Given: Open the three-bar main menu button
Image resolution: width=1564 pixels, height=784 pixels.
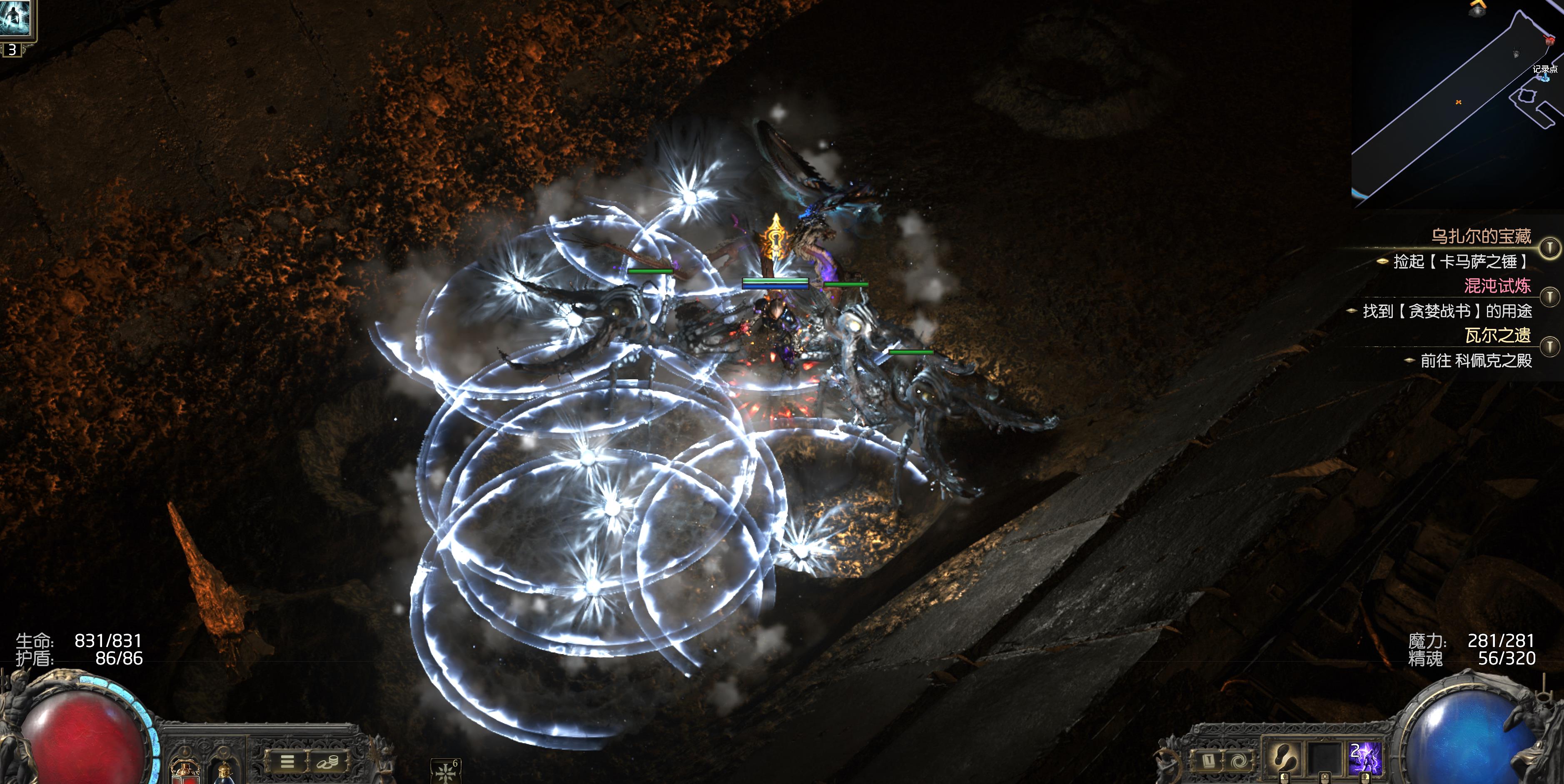Looking at the screenshot, I should (287, 762).
